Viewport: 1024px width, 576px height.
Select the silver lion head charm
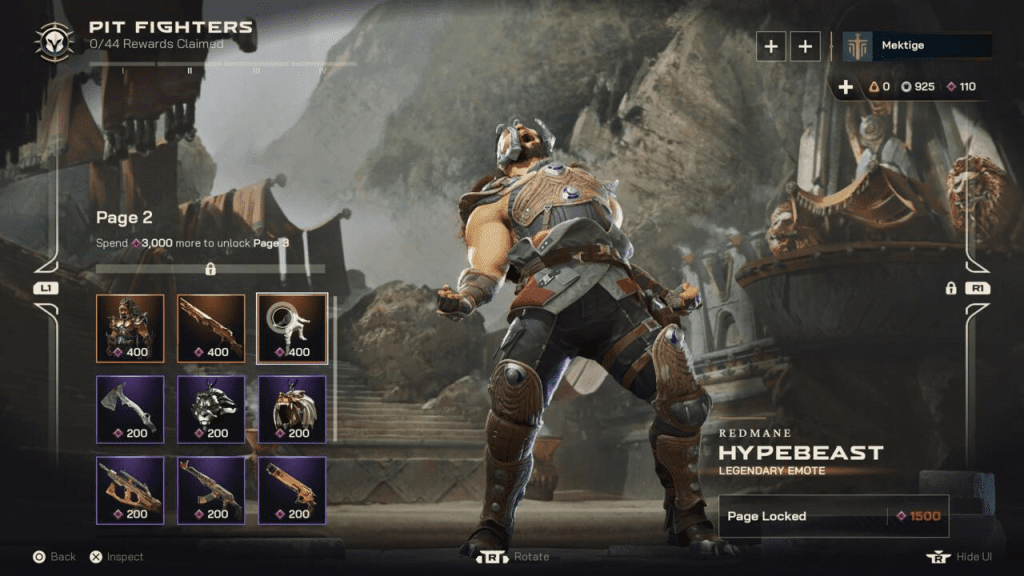point(211,408)
